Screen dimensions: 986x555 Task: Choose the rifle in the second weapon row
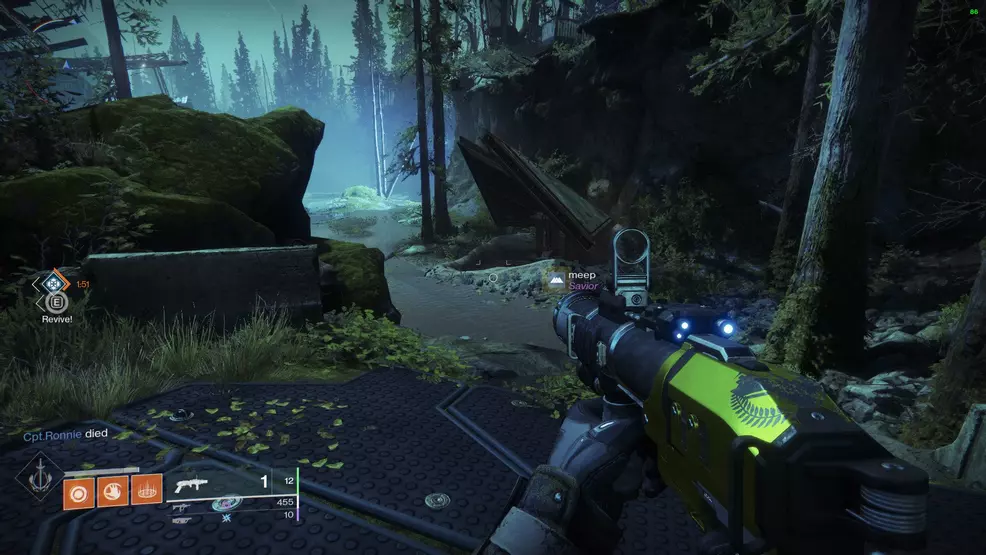click(182, 506)
